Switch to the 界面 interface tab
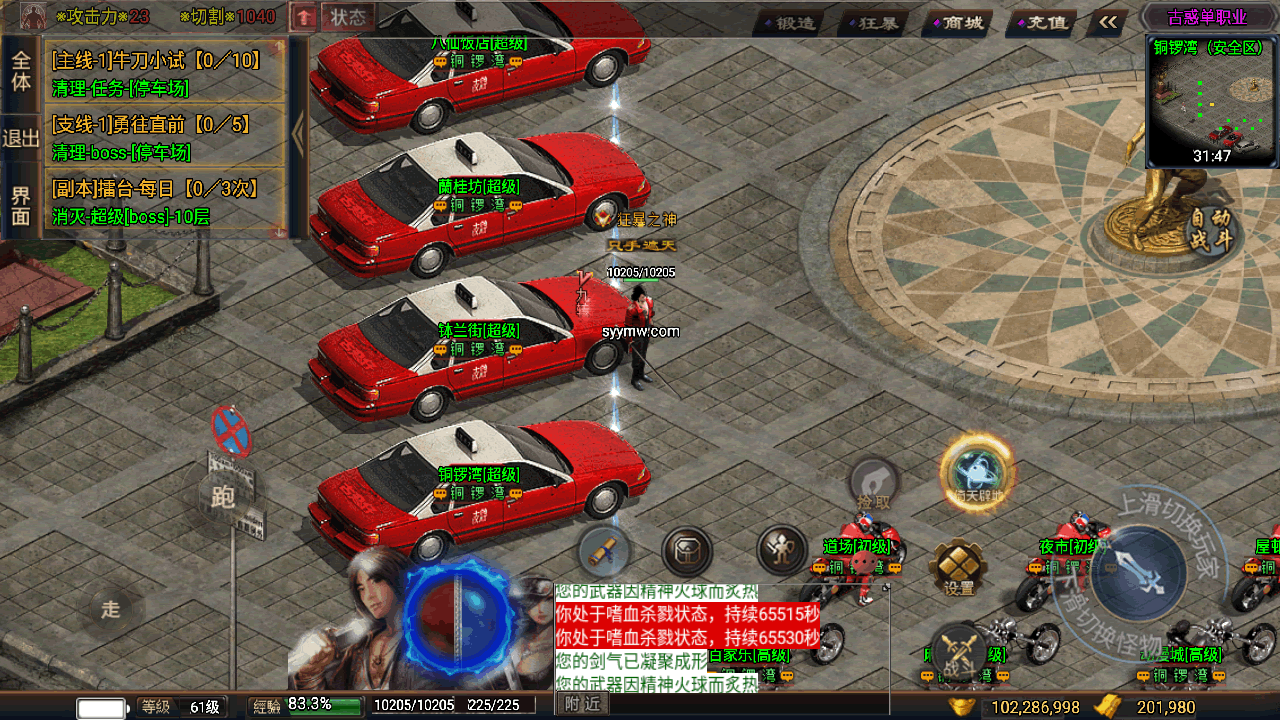The width and height of the screenshot is (1280, 720). click(x=21, y=205)
